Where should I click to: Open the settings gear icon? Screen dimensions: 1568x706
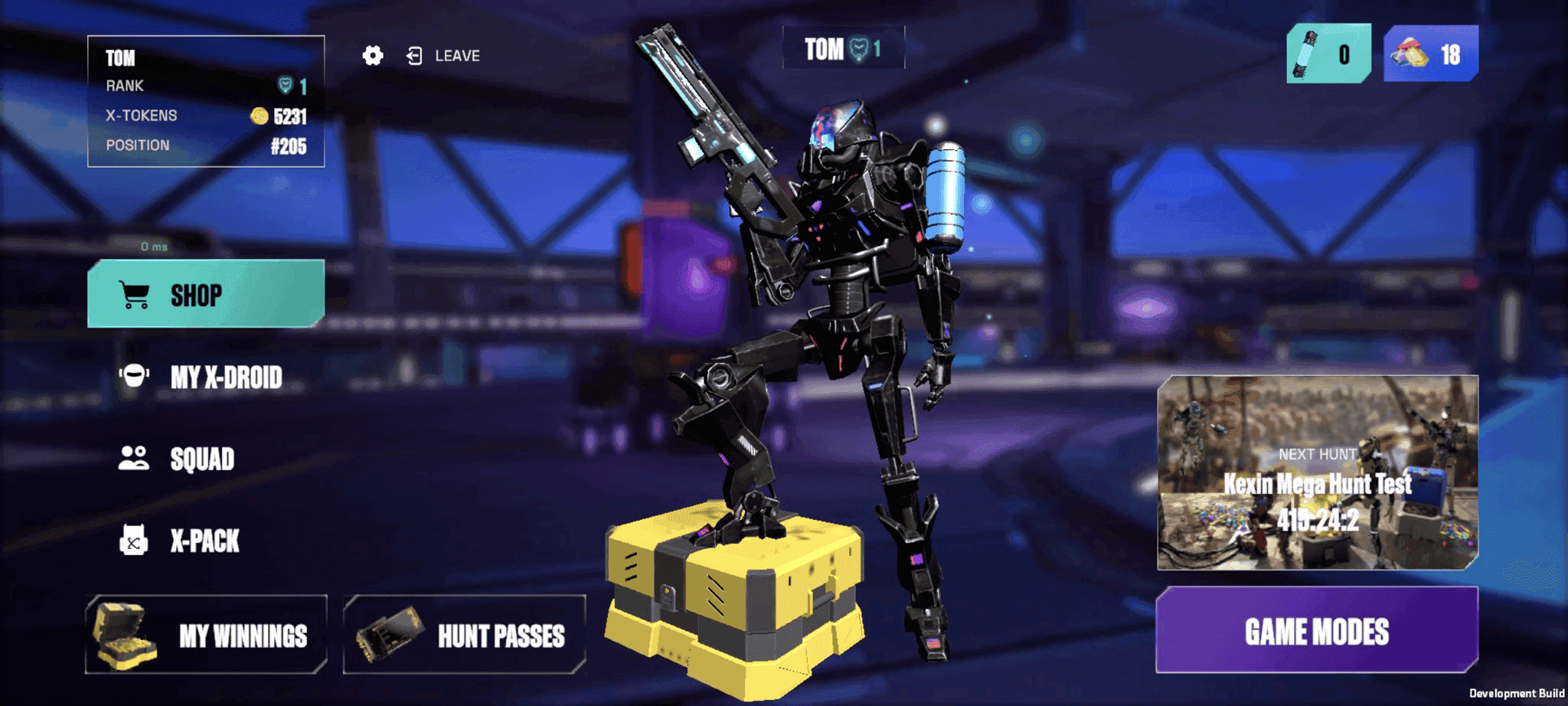pos(372,55)
